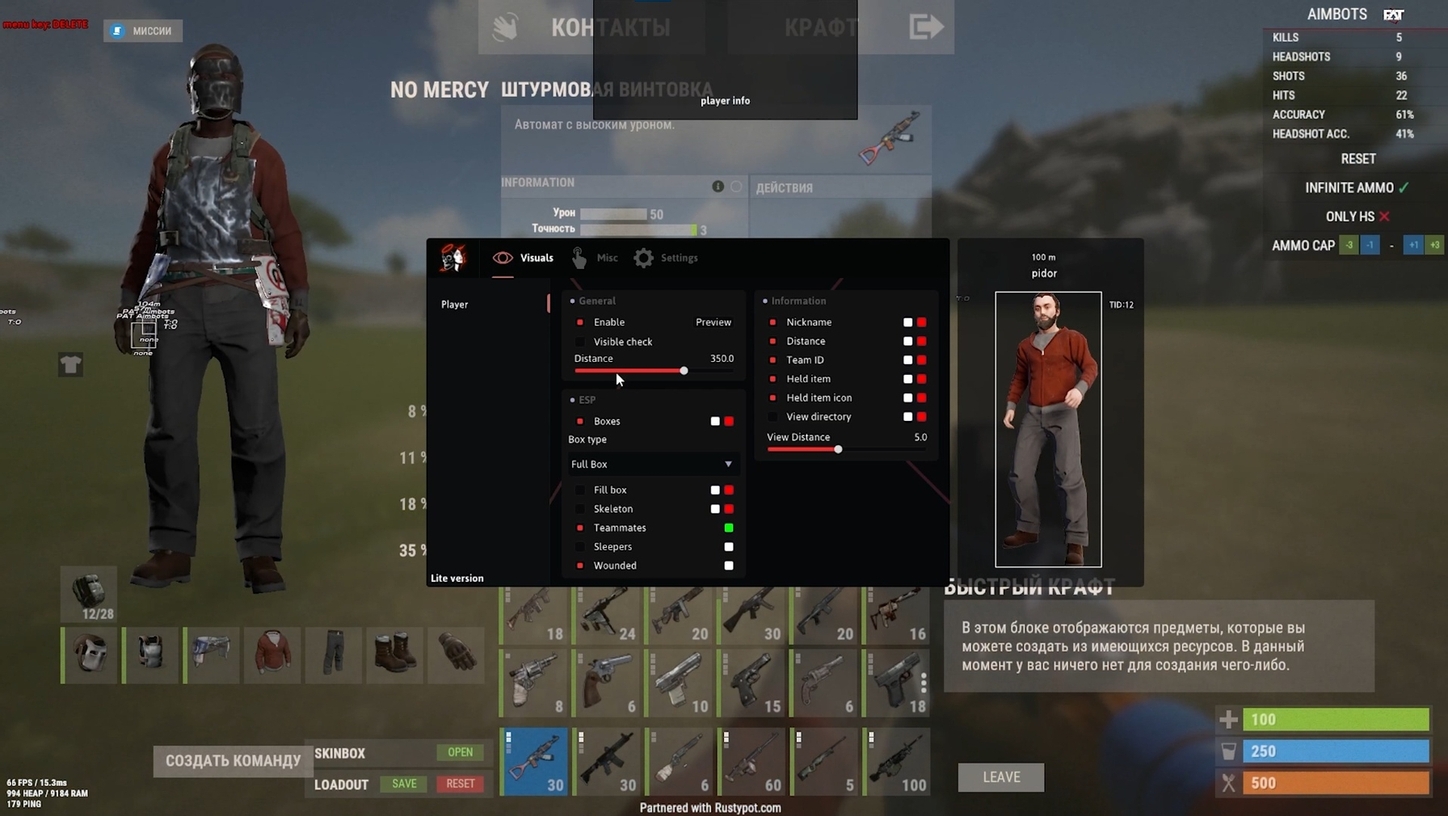Viewport: 1448px width, 816px height.
Task: Click the Misc tab icon in cheat menu
Action: (x=580, y=257)
